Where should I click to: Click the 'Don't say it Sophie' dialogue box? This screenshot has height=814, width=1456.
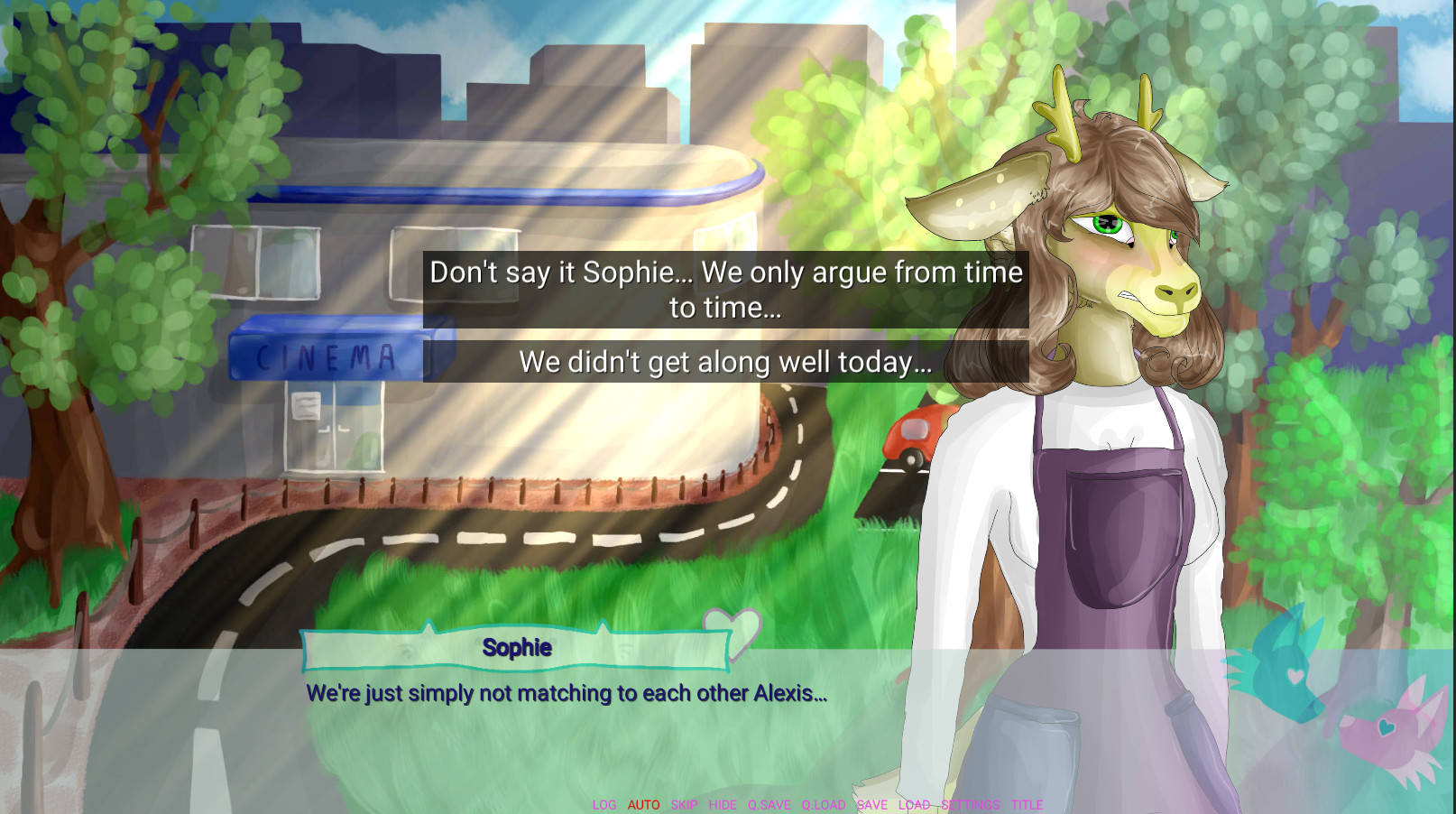726,289
